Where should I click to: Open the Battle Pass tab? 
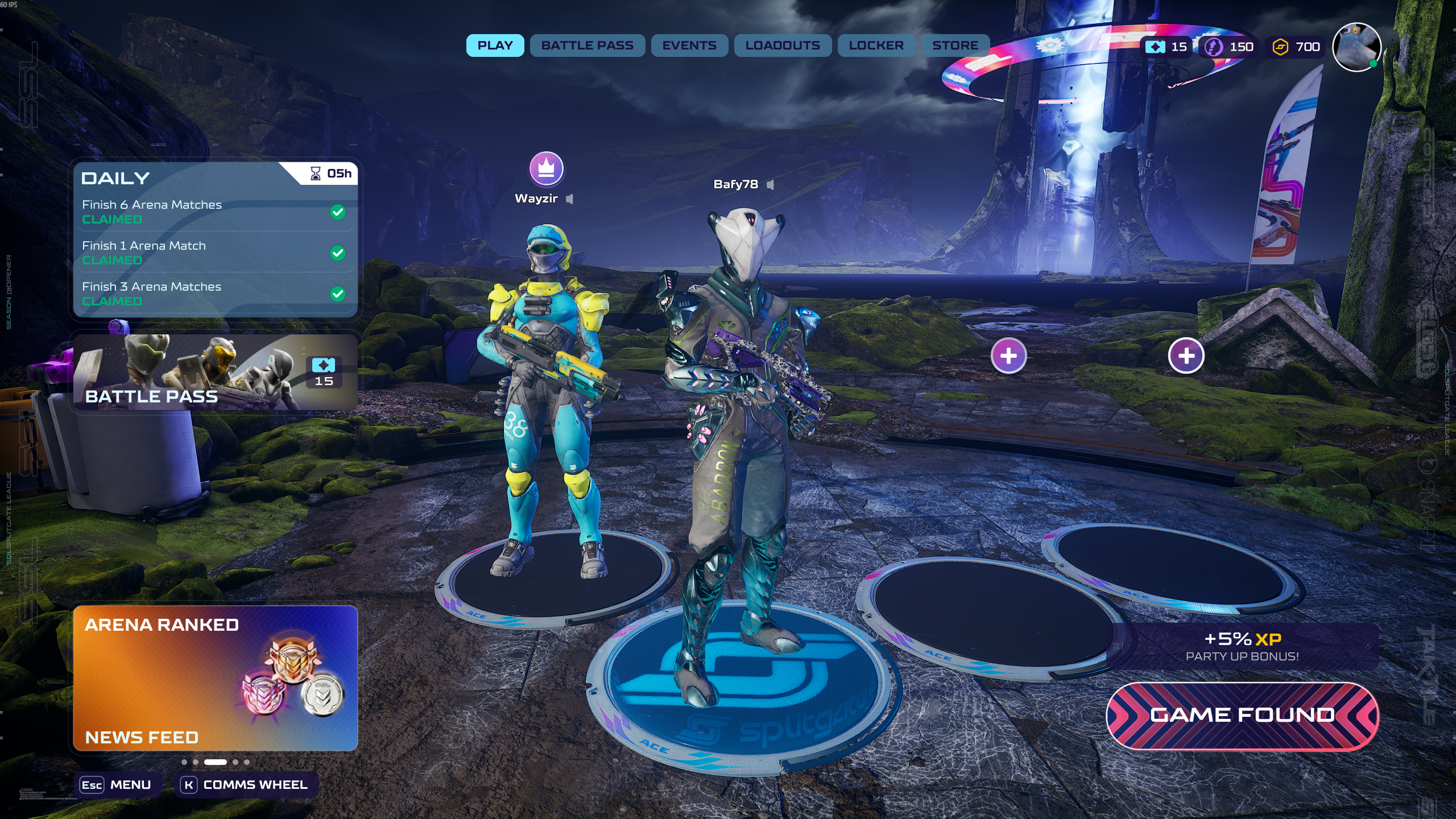[587, 45]
